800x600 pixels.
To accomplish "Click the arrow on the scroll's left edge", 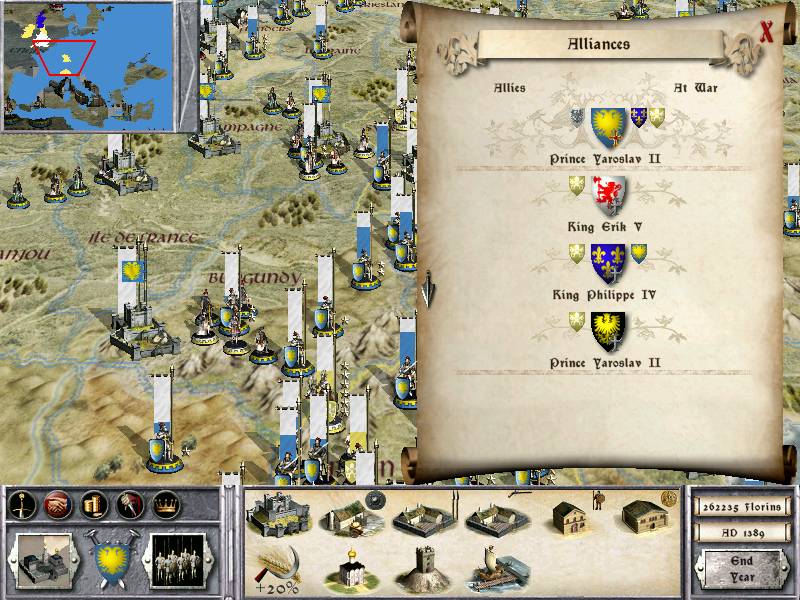I will [x=428, y=289].
